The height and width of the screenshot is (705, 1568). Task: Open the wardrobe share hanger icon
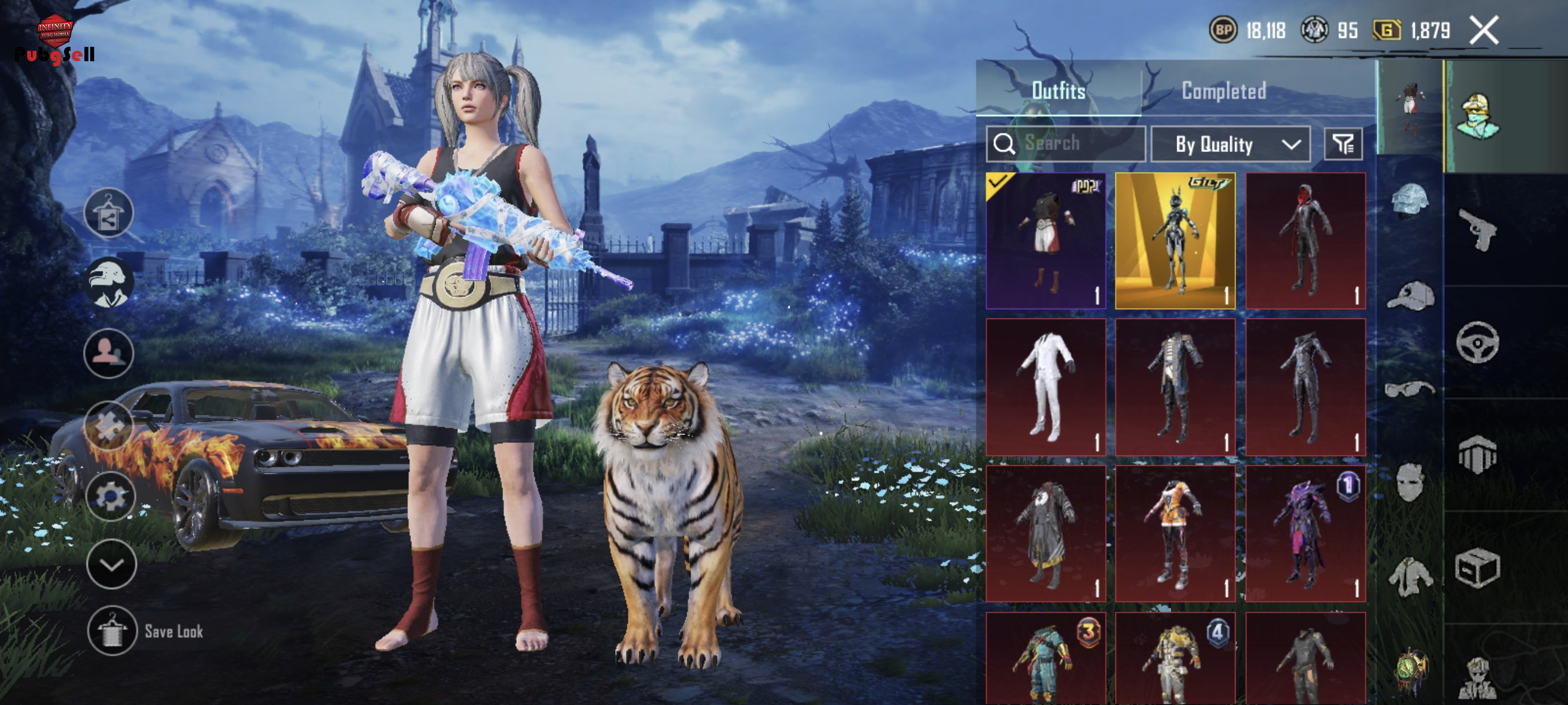tap(109, 212)
